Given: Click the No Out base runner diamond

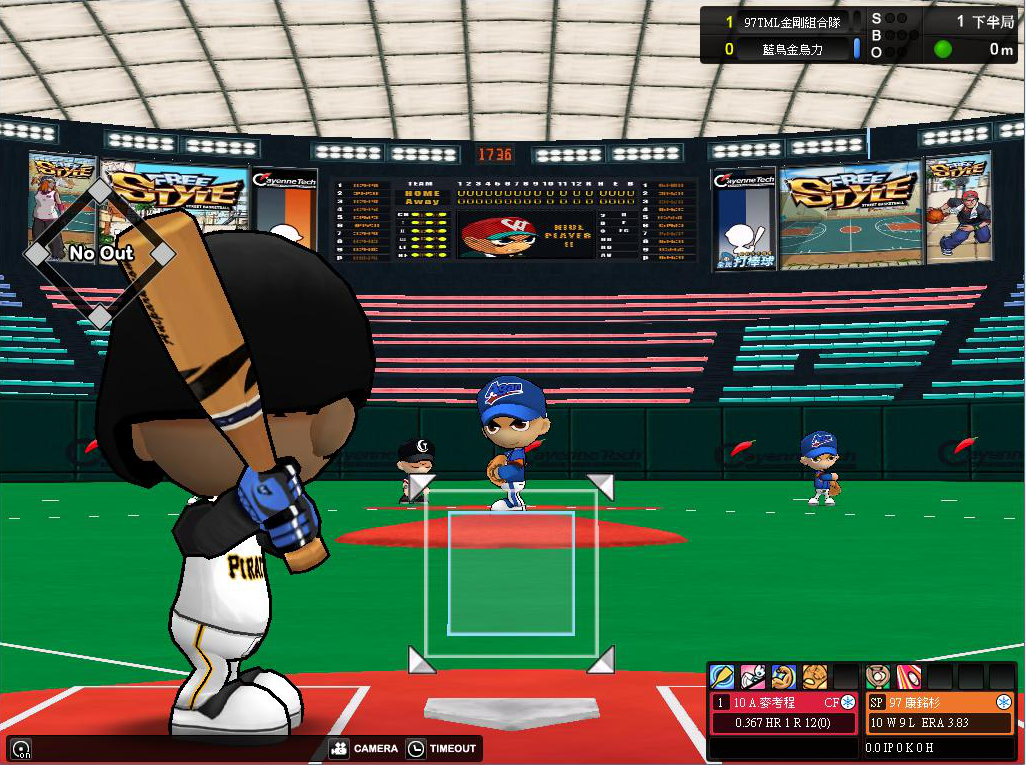Looking at the screenshot, I should coord(100,254).
